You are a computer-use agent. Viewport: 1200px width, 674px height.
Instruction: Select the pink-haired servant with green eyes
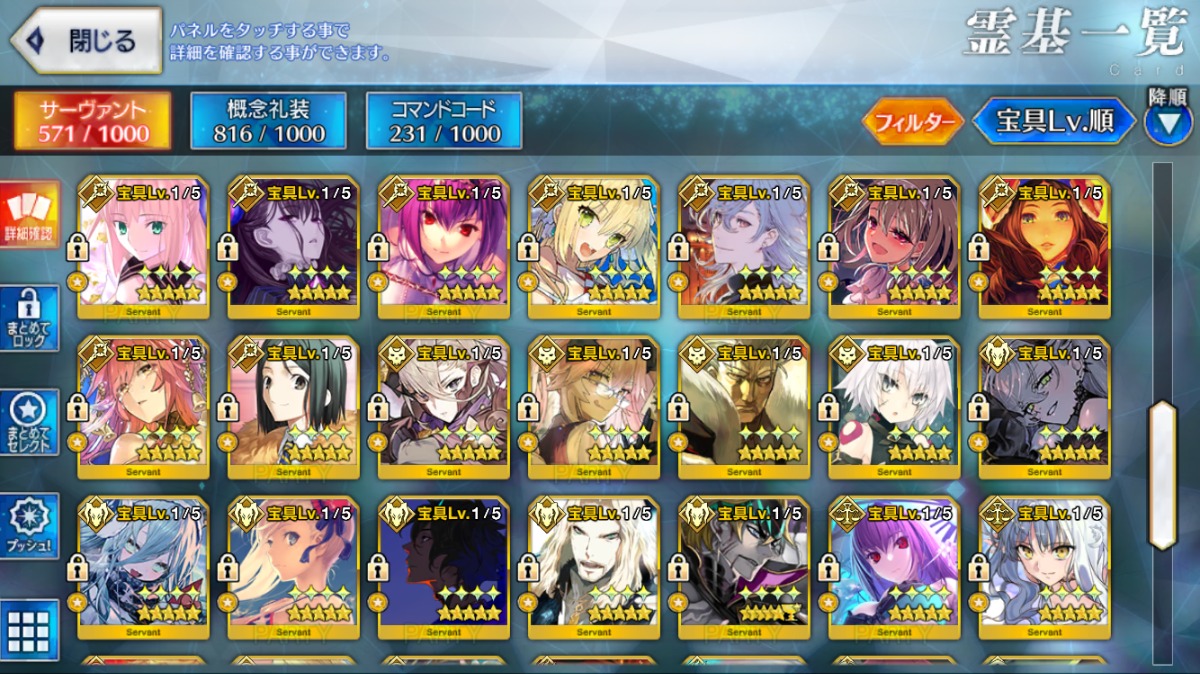(x=143, y=247)
